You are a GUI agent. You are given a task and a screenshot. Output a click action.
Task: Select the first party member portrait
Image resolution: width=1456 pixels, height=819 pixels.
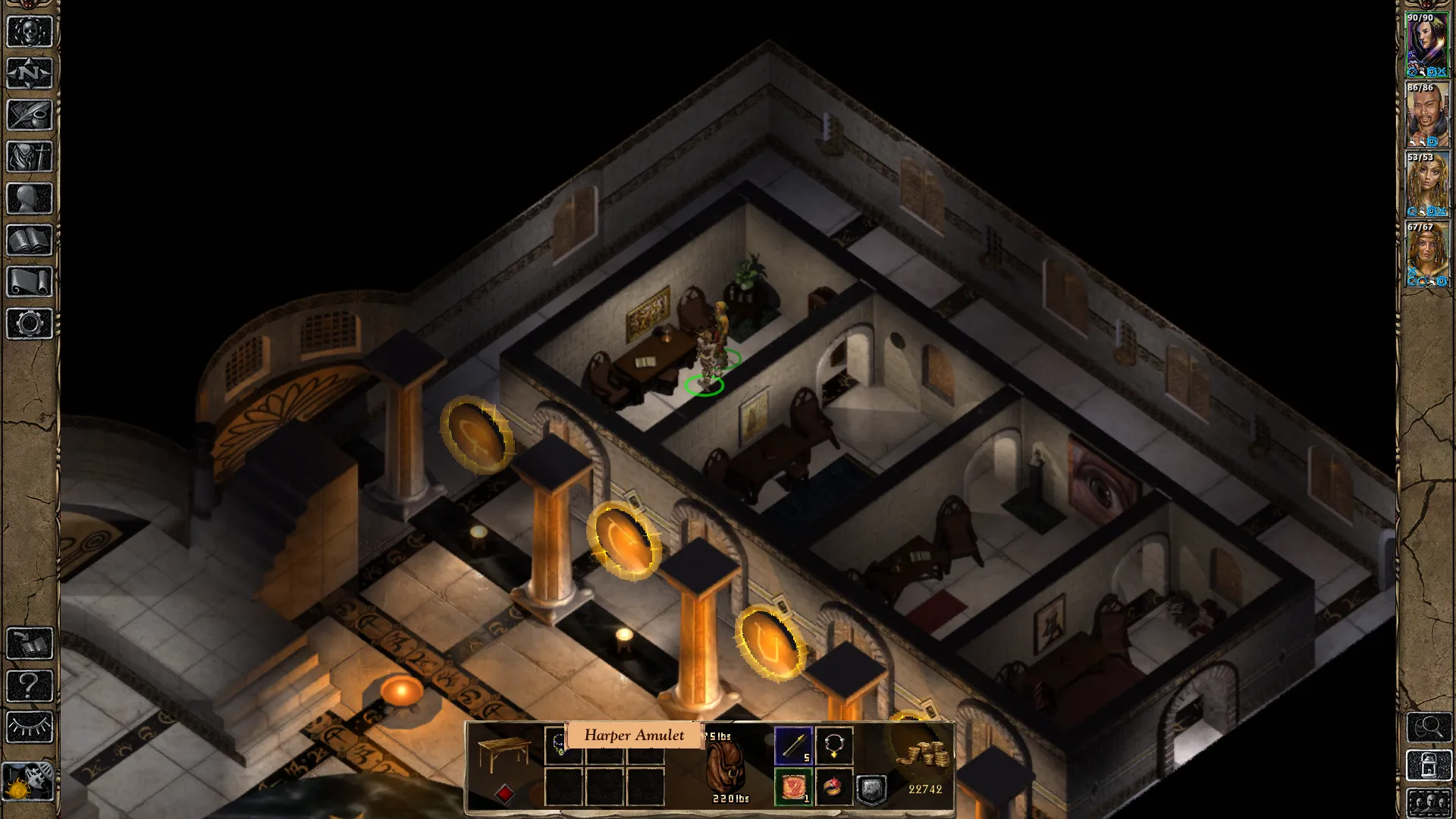[1427, 45]
